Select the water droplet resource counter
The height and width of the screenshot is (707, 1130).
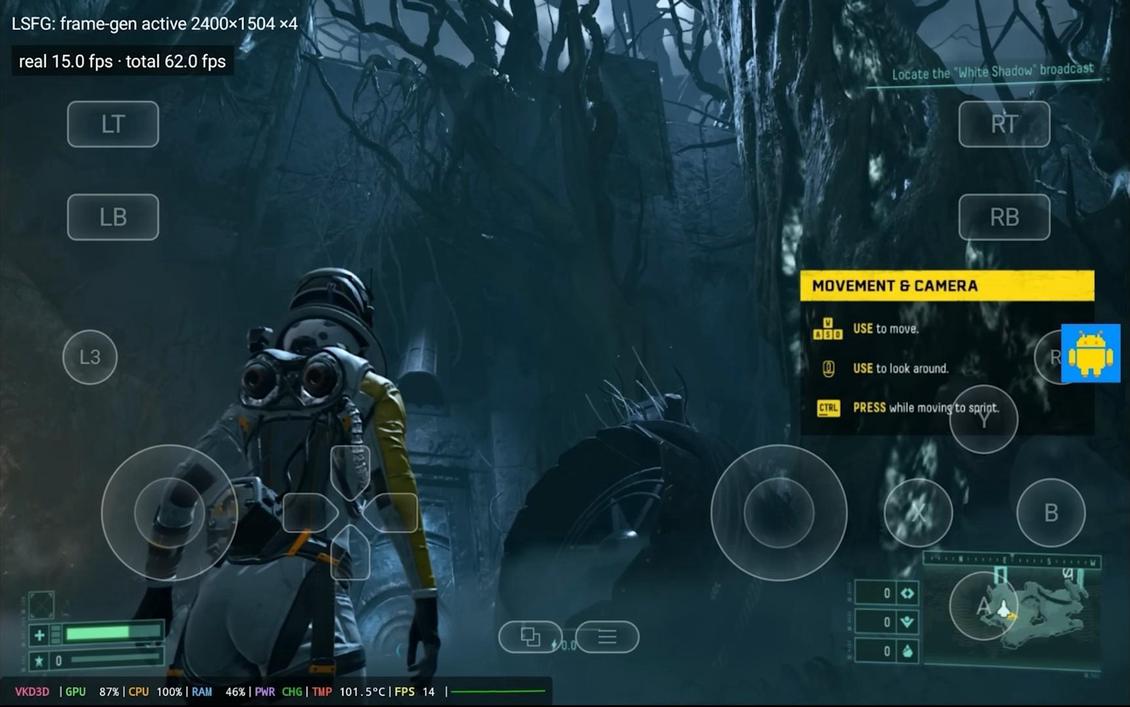pyautogui.click(x=888, y=651)
